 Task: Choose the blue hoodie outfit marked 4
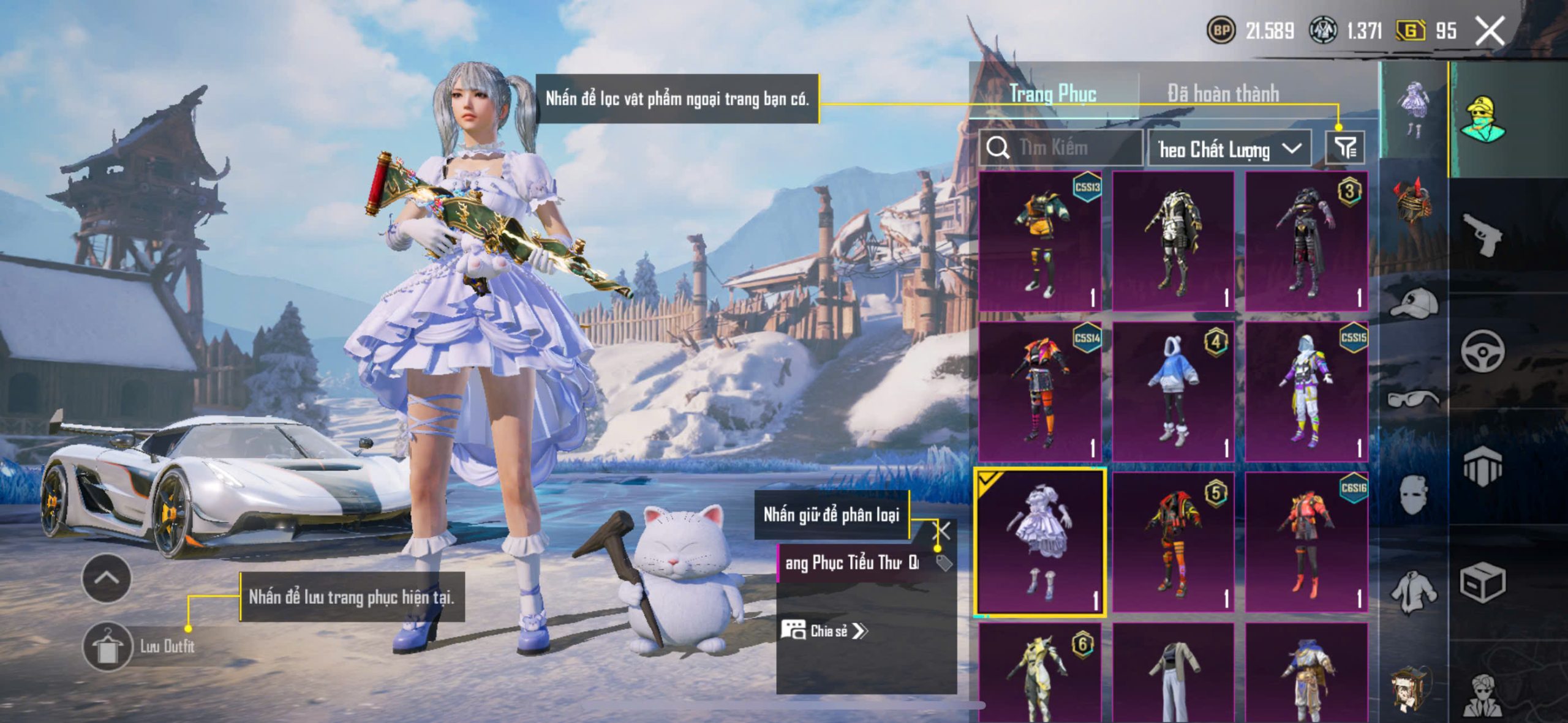coord(1173,391)
